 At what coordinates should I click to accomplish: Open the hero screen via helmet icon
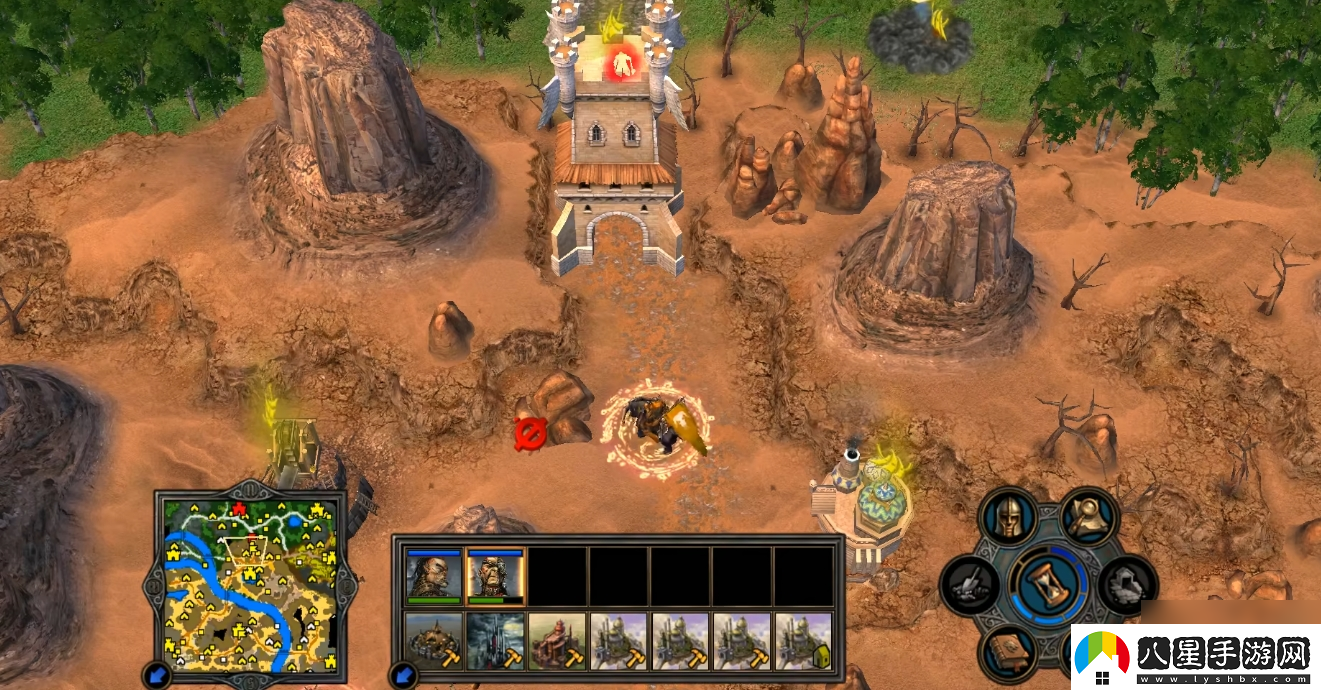1008,518
